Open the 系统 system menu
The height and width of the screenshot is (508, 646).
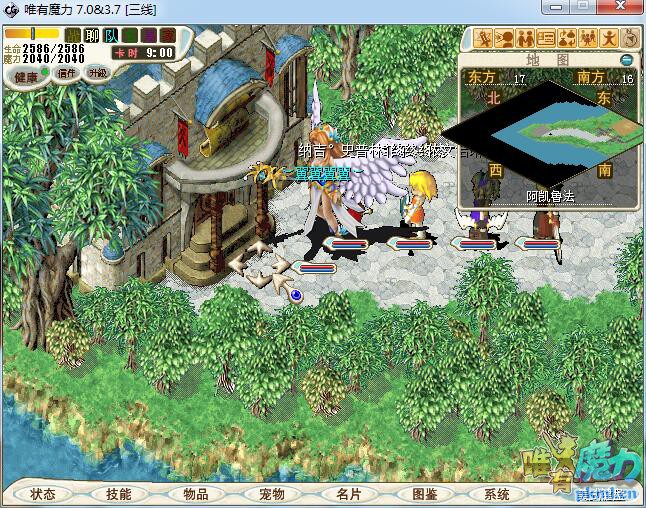coord(497,494)
